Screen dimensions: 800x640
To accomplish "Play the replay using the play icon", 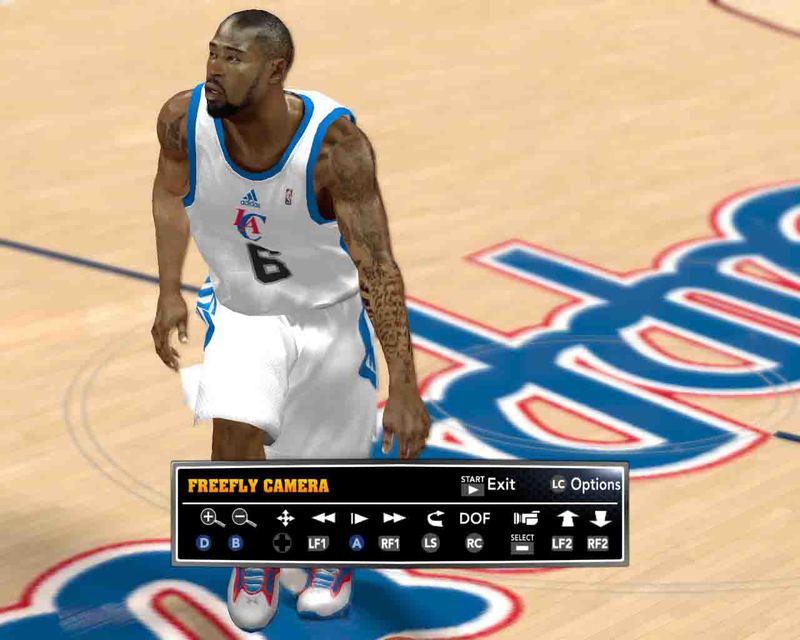I will (358, 518).
